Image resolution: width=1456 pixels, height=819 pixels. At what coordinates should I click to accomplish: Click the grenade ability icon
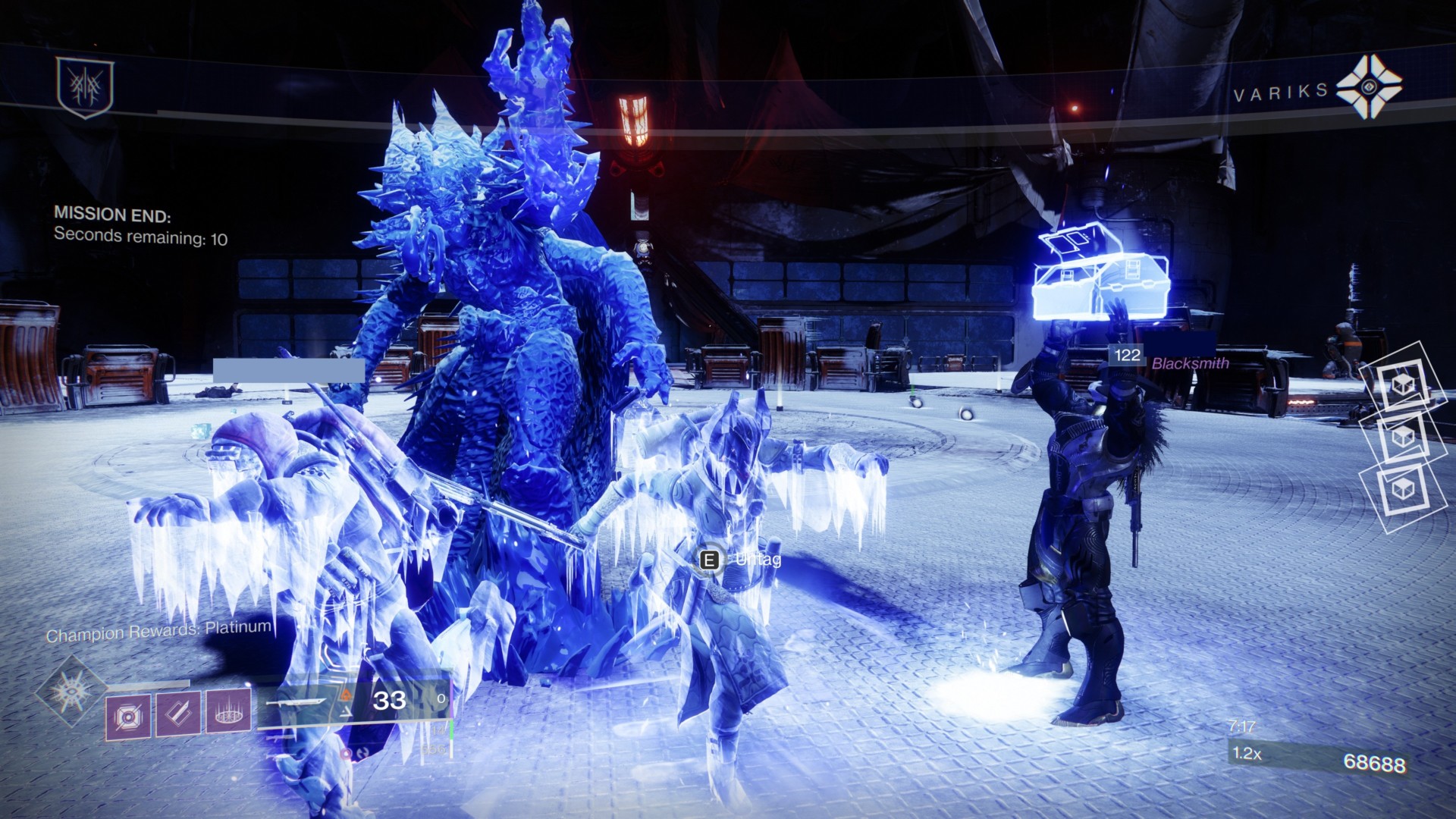coord(127,717)
